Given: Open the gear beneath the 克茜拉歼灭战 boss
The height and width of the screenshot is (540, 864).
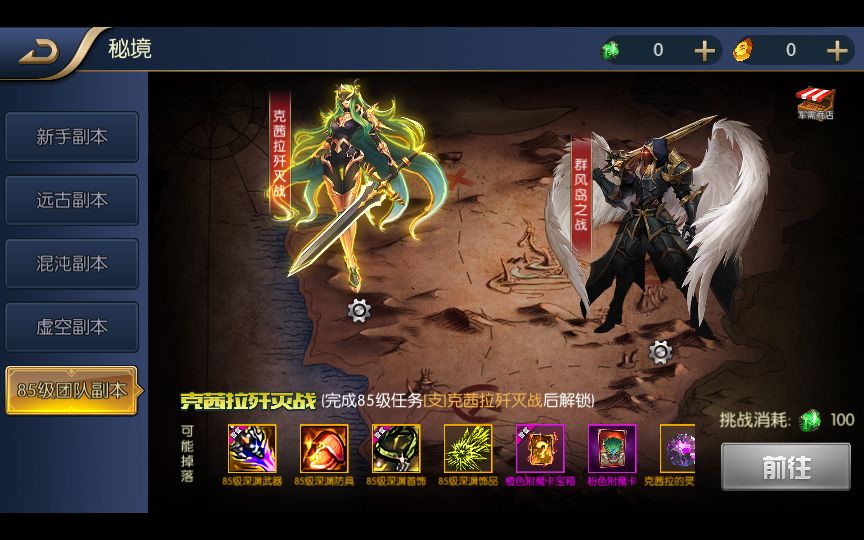Looking at the screenshot, I should [359, 311].
